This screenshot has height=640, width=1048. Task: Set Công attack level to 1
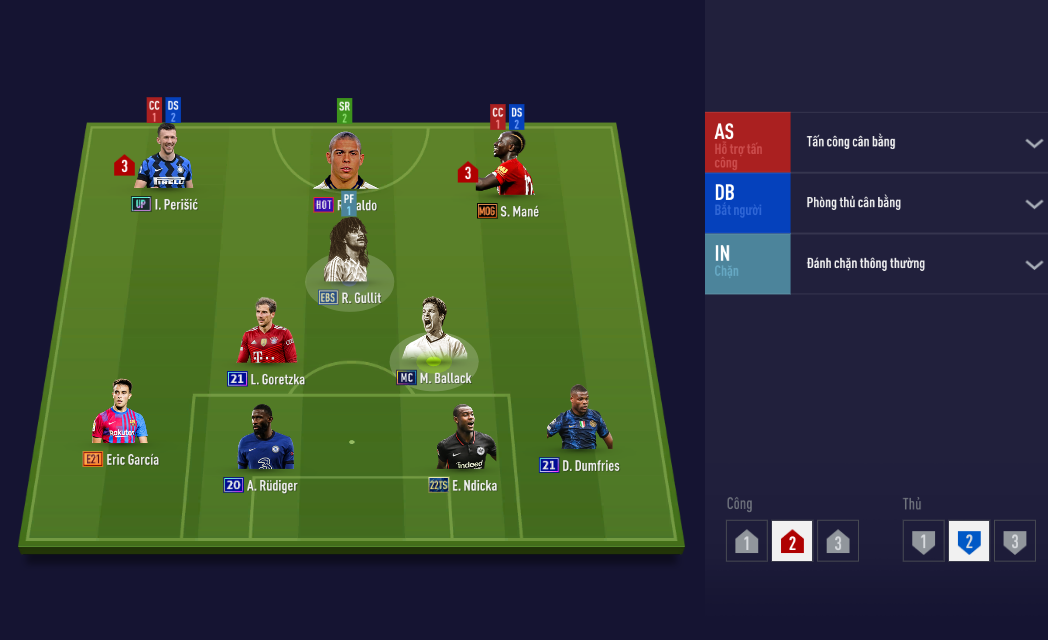click(x=746, y=541)
